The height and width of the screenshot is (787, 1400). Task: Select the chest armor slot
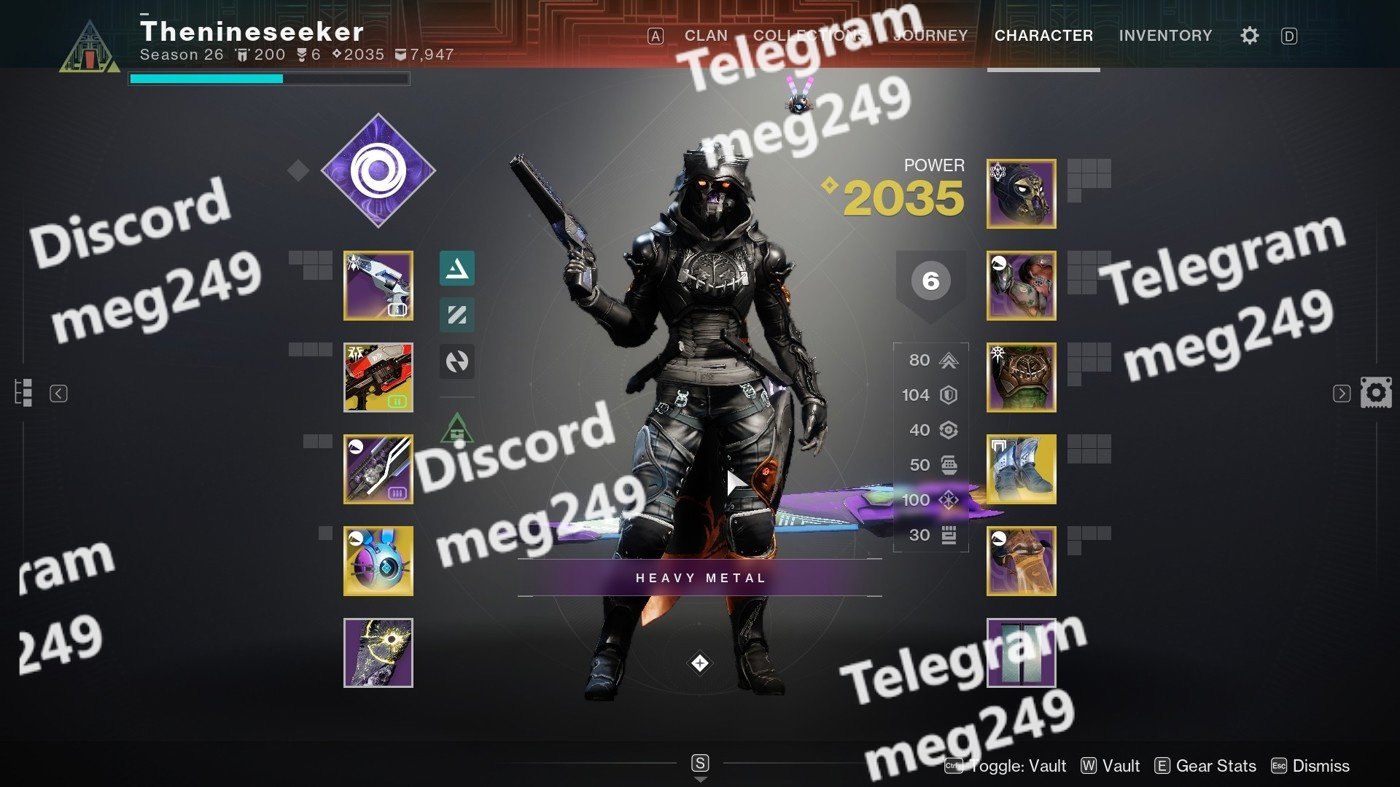[x=1021, y=378]
